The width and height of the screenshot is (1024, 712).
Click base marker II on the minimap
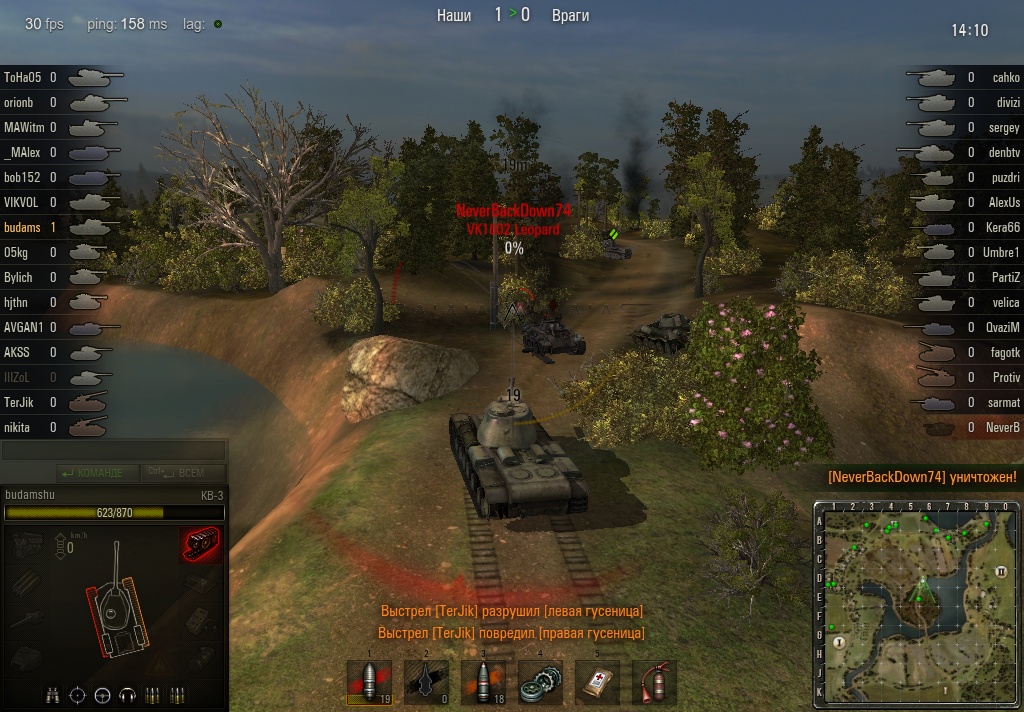[x=1001, y=572]
